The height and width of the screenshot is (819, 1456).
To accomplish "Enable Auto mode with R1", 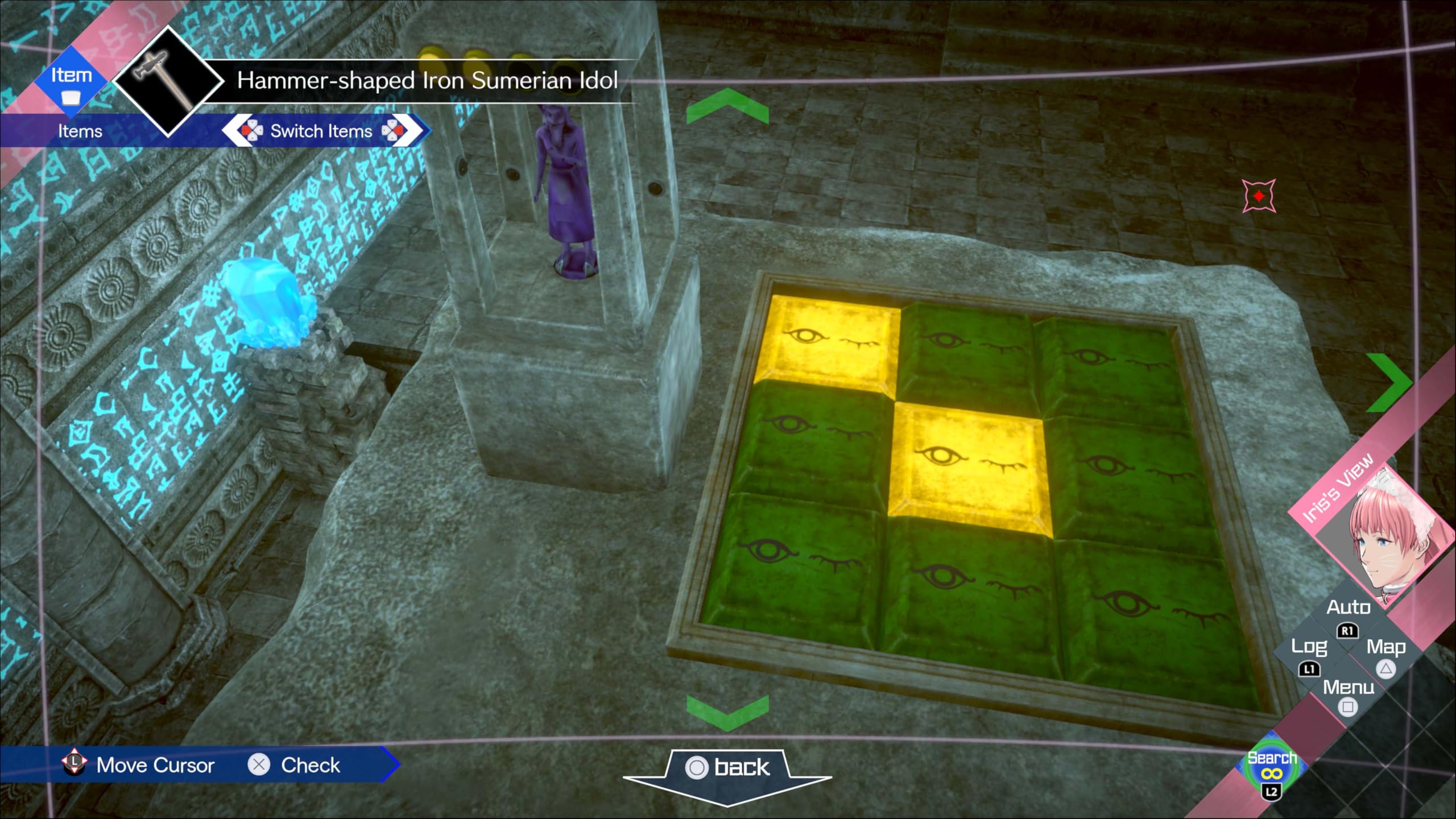I will point(1348,631).
